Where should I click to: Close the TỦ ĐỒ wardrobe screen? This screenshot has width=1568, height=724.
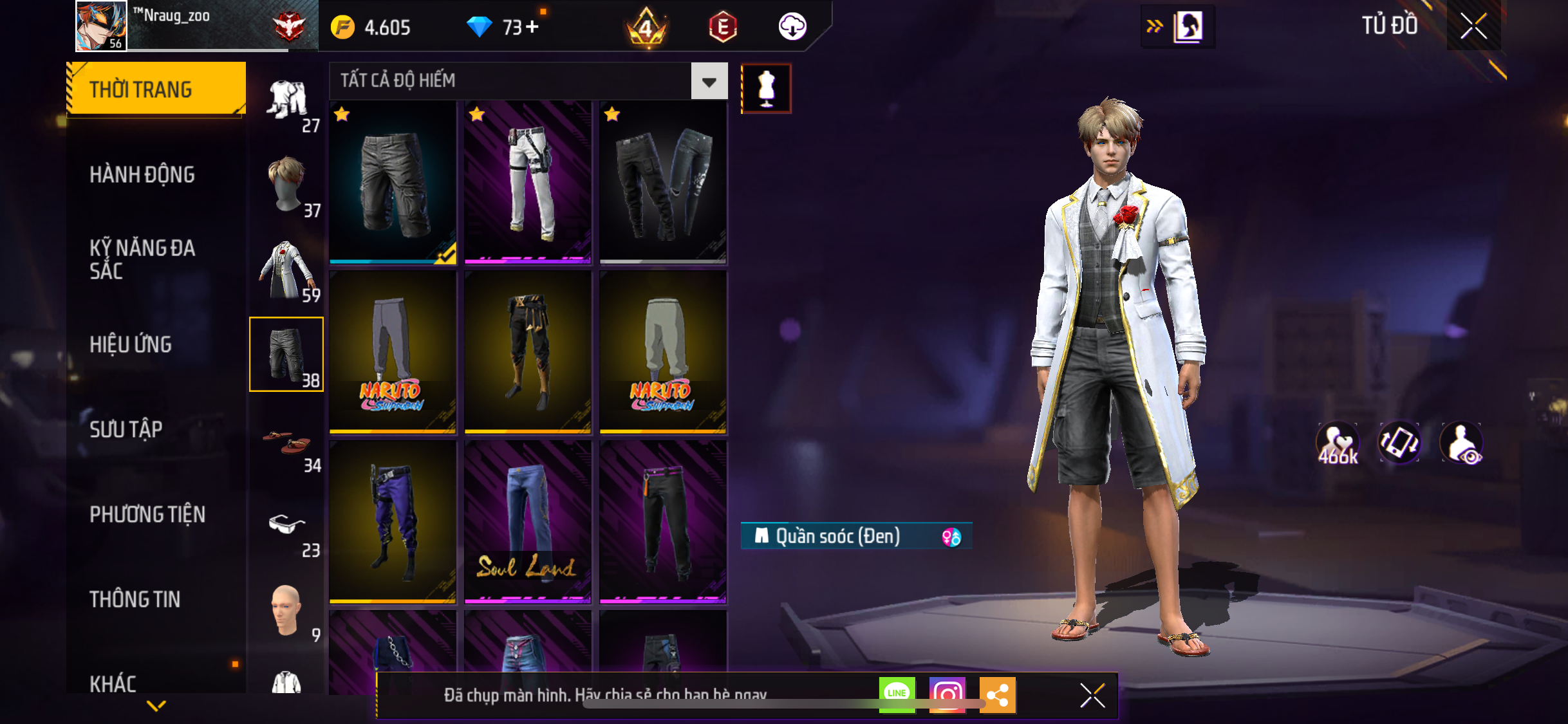pyautogui.click(x=1473, y=26)
